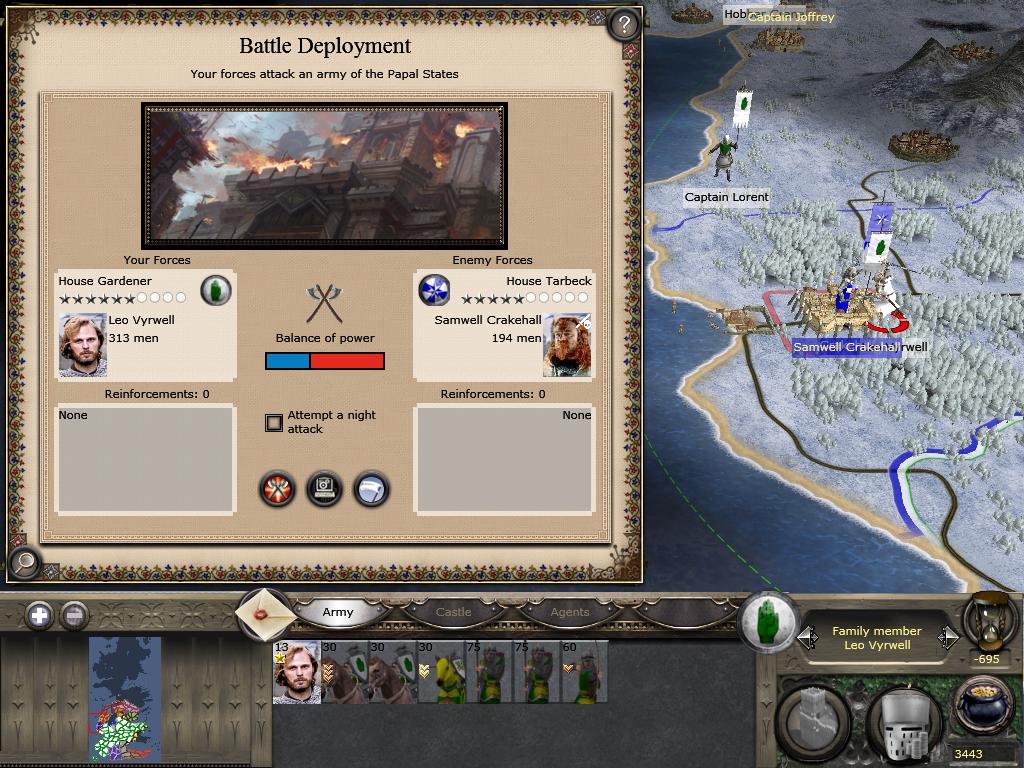Click the campaign minimap
The height and width of the screenshot is (768, 1024).
[x=124, y=698]
